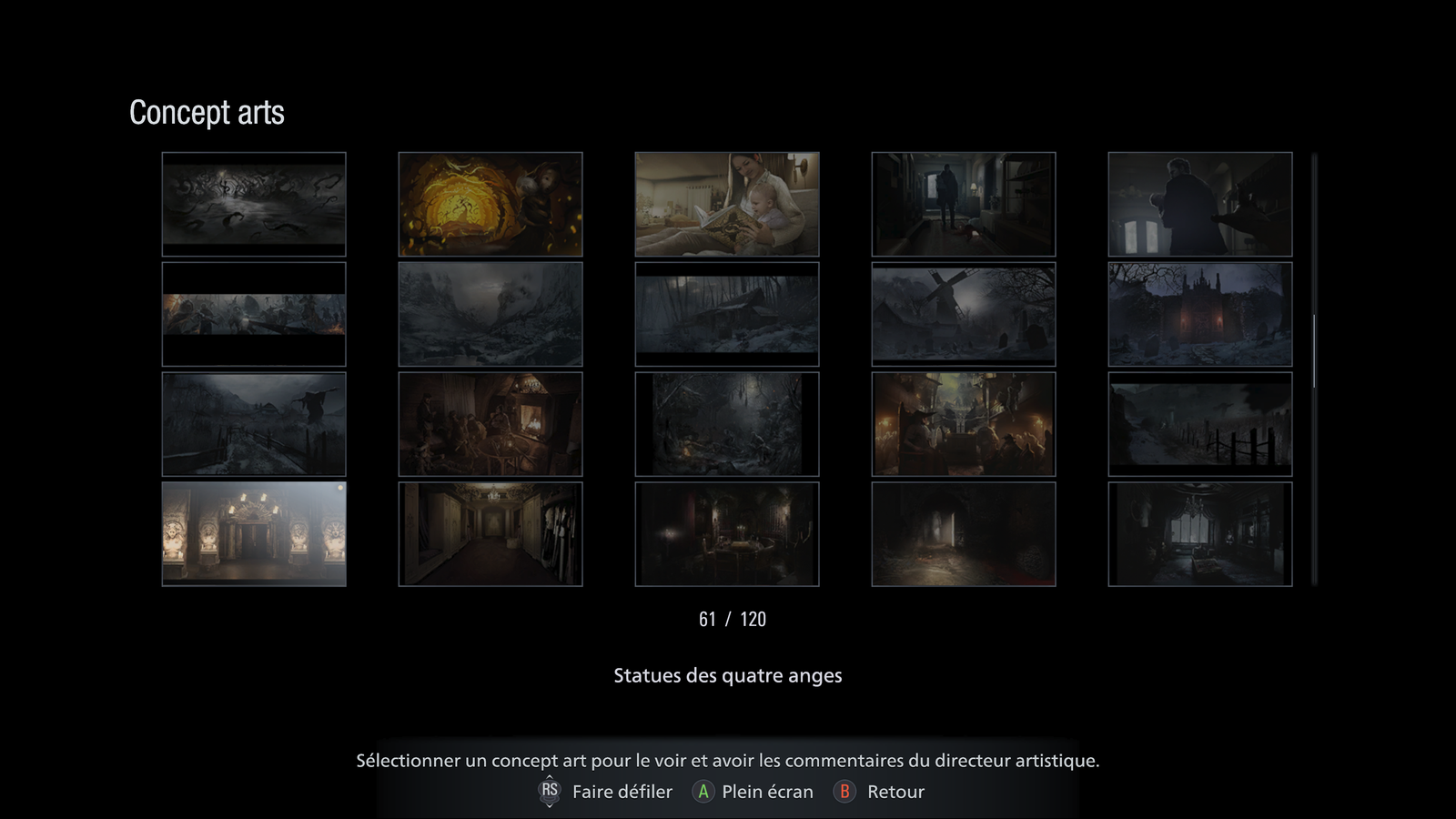Open the black tentacles concept art

coord(254,204)
